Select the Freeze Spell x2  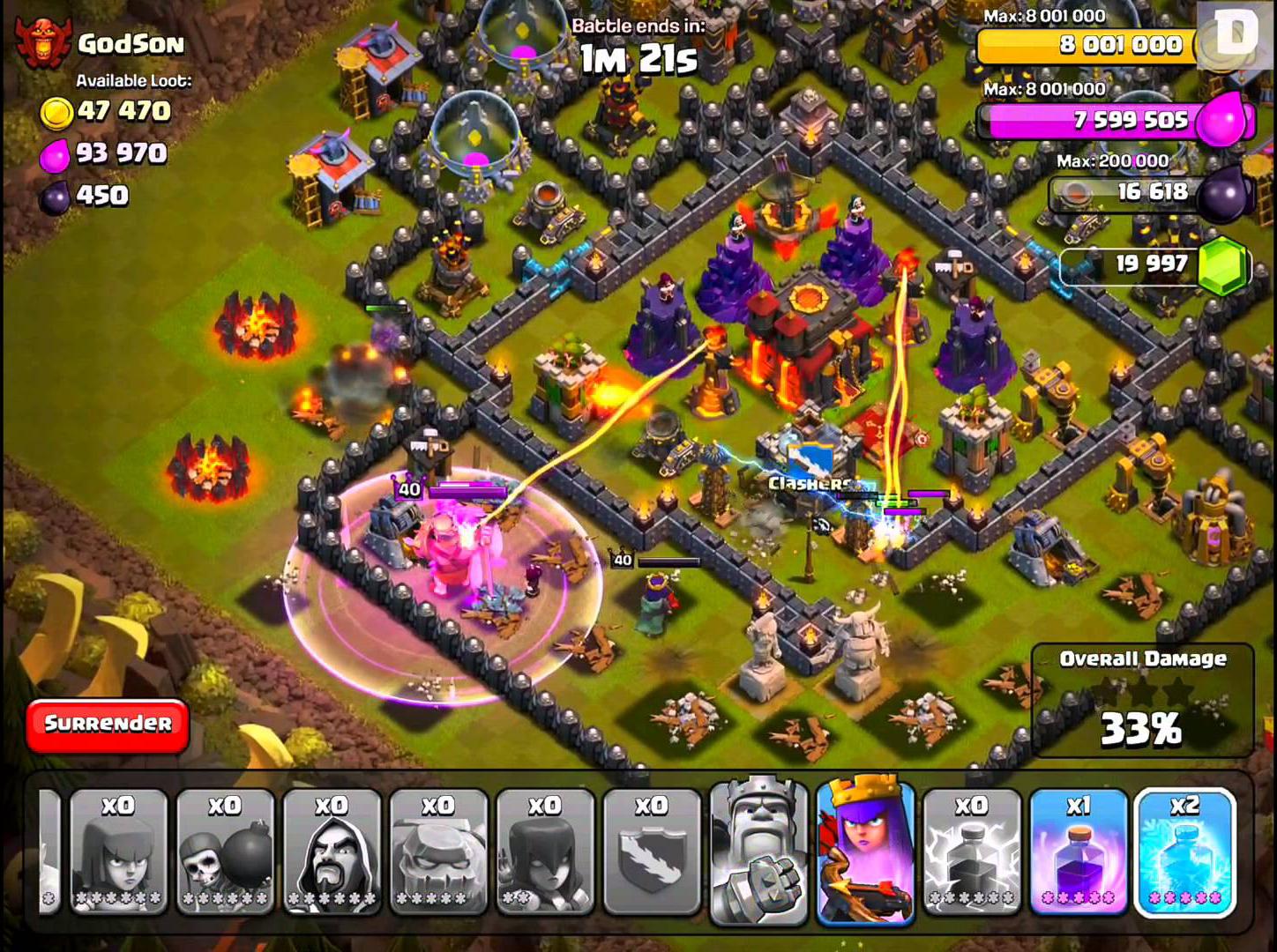(x=1186, y=851)
